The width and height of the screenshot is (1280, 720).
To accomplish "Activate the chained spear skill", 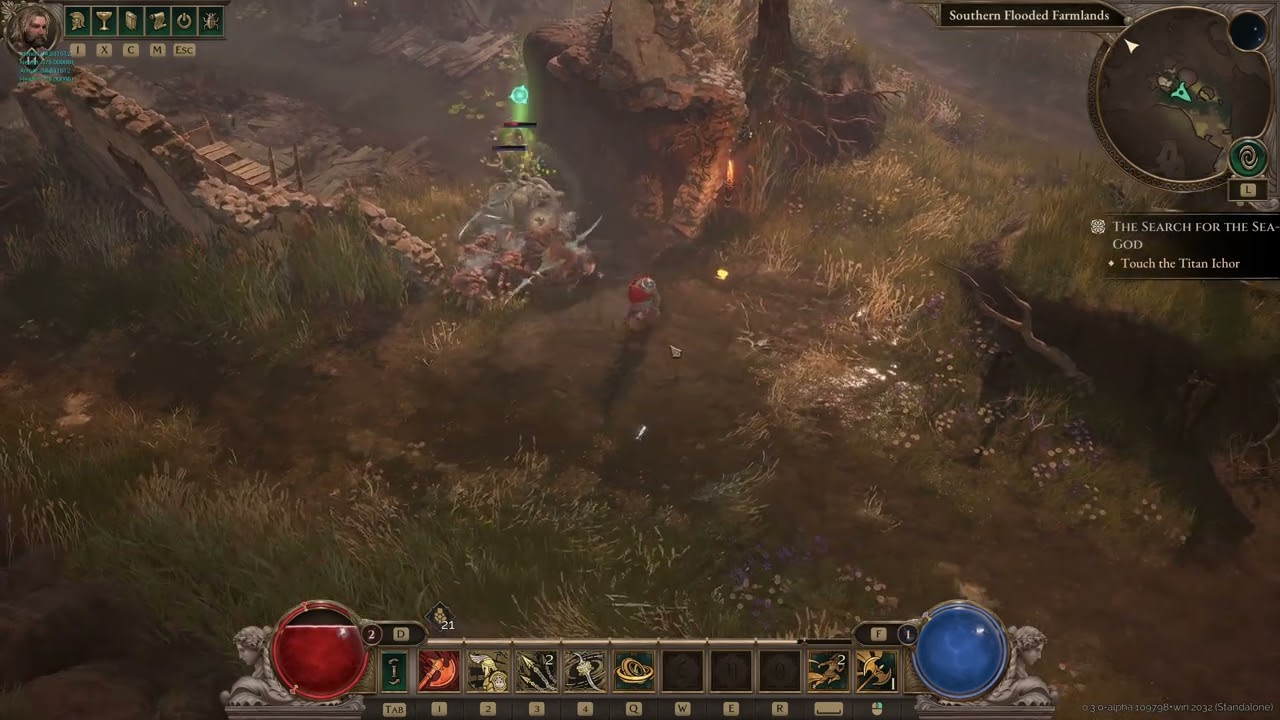I will [x=536, y=671].
